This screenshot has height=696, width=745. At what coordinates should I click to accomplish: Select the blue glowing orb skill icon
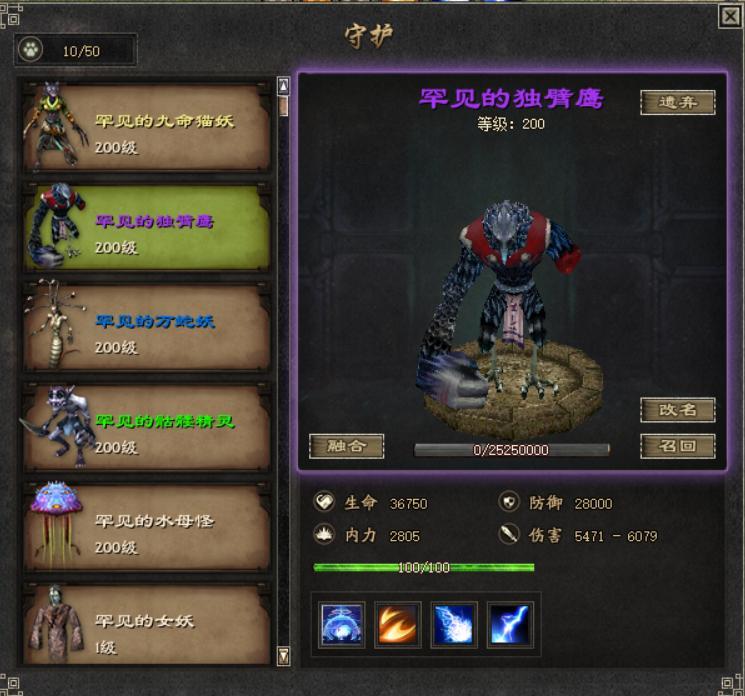pyautogui.click(x=341, y=624)
